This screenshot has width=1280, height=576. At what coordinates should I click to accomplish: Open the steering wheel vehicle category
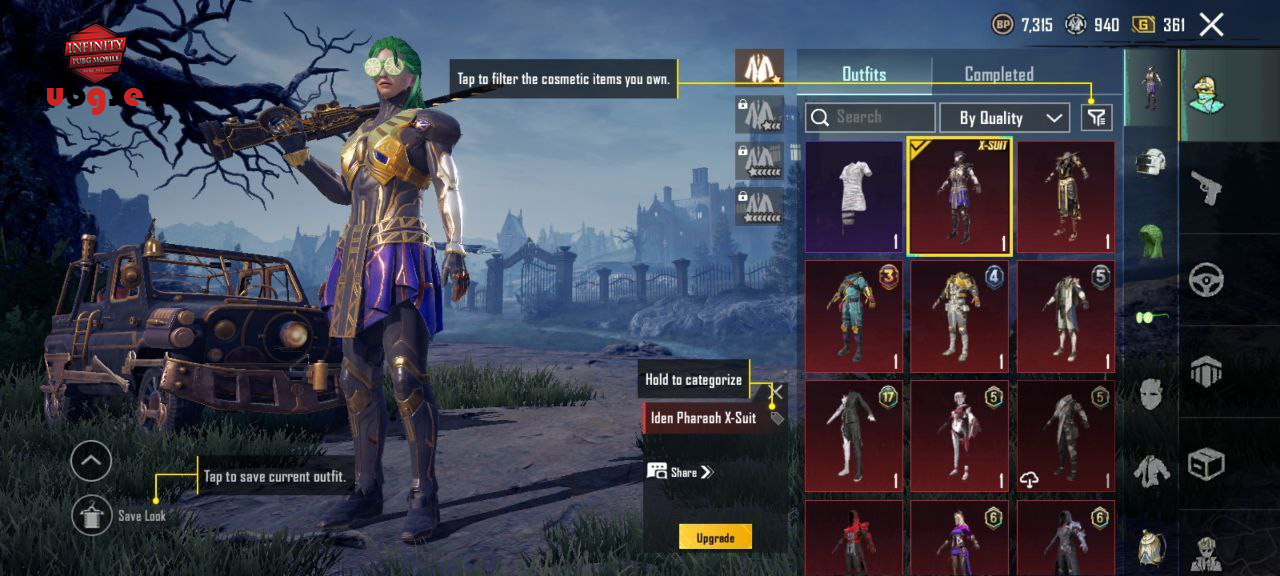(1206, 281)
